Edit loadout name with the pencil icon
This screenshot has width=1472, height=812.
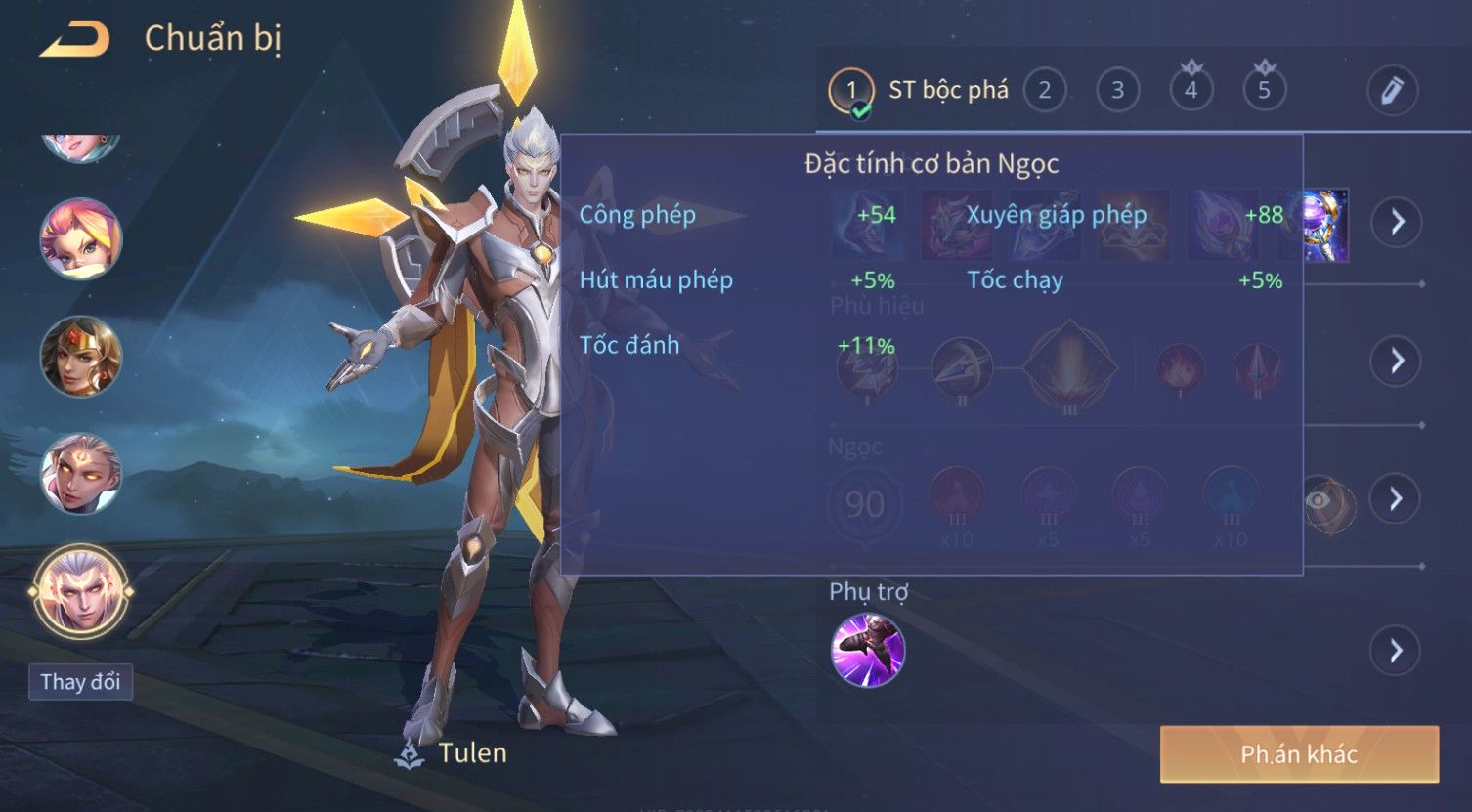[x=1392, y=91]
